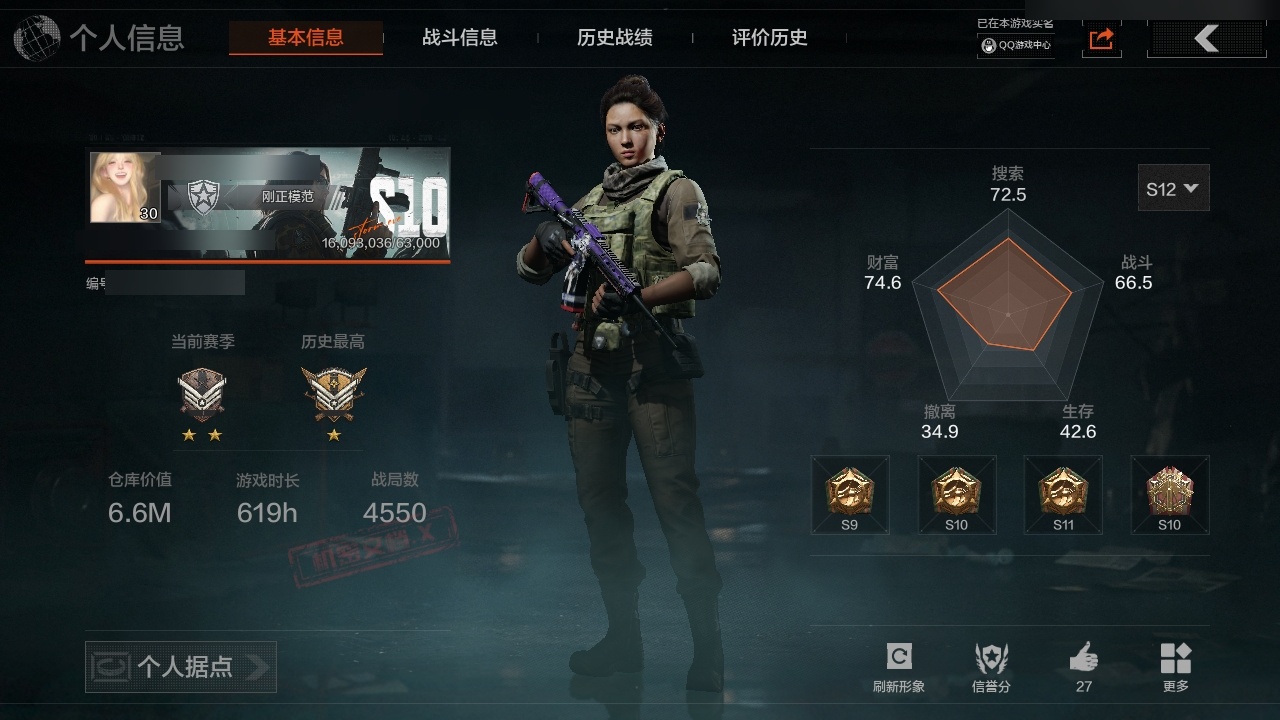This screenshot has width=1280, height=720.
Task: View the 当前赛季 rank emblem
Action: [x=202, y=394]
